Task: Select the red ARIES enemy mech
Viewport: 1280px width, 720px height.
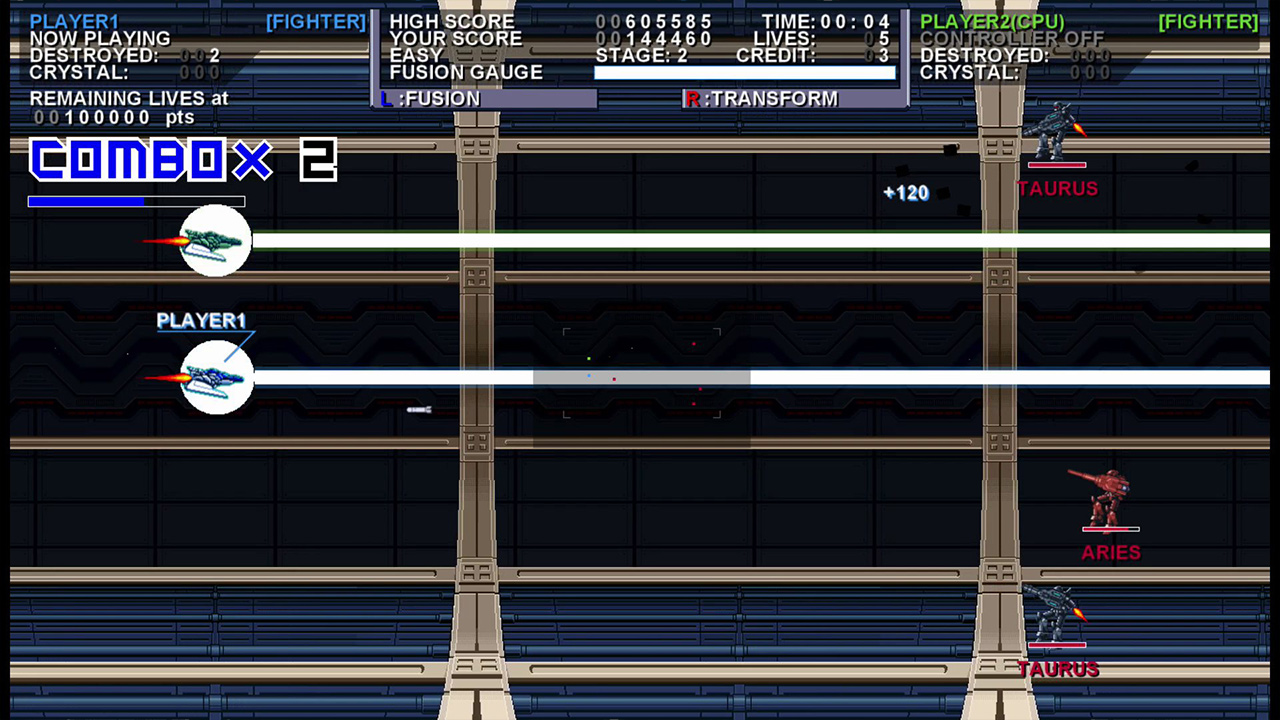Action: 1105,497
